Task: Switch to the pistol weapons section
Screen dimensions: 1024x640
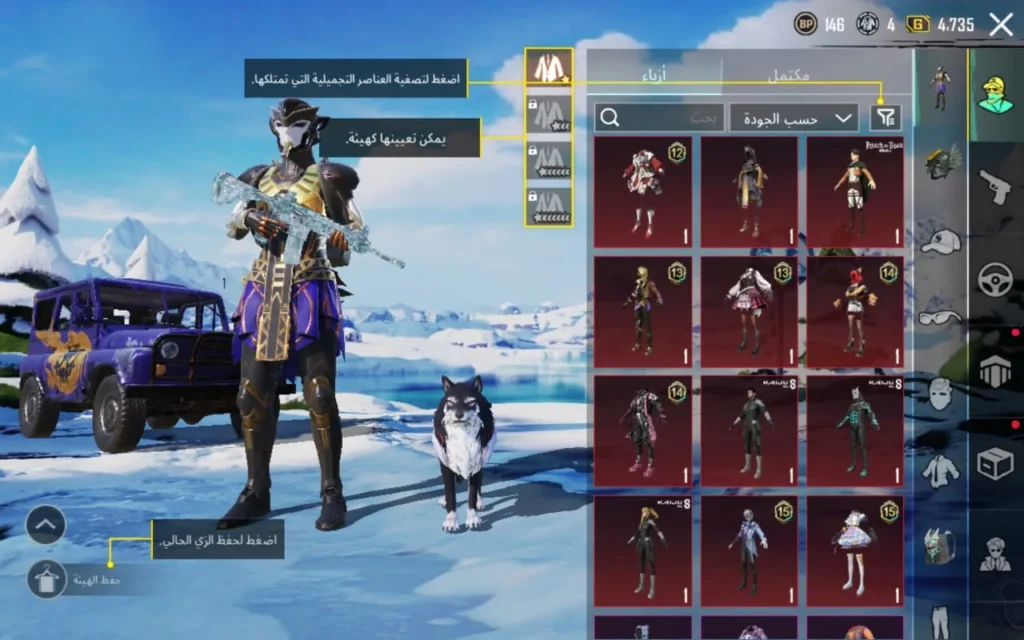Action: 996,186
